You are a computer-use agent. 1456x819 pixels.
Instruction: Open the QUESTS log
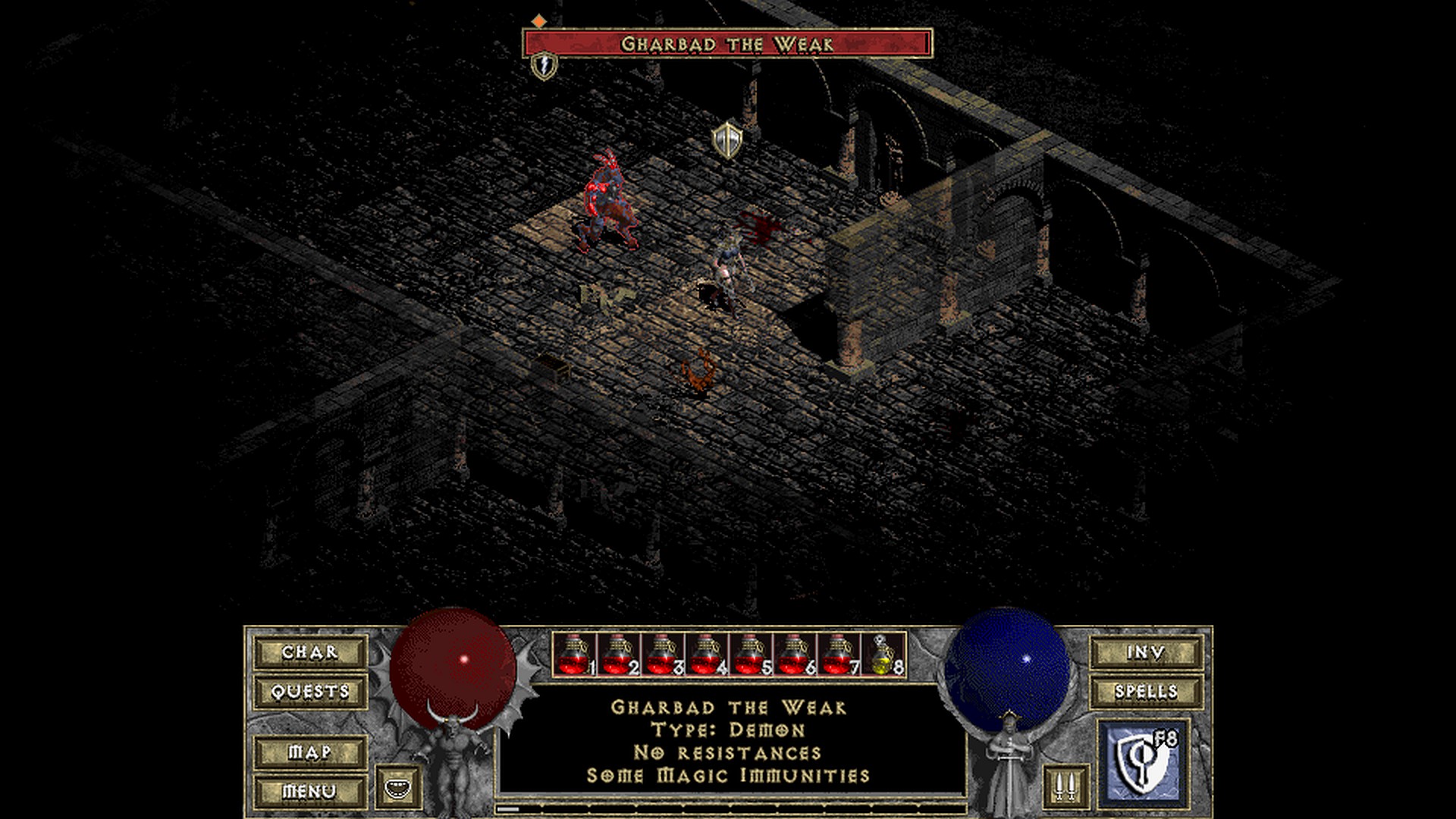click(x=310, y=692)
